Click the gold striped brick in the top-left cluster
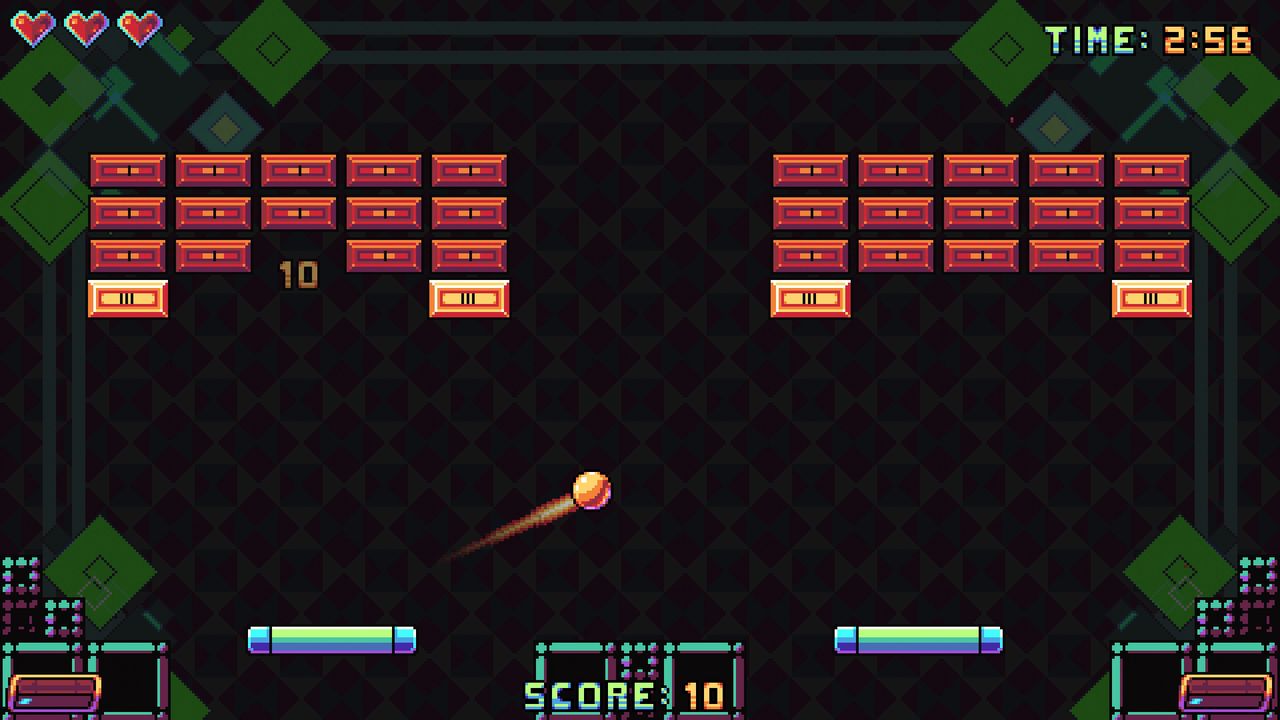Screen dimensions: 1280x720 pos(128,298)
